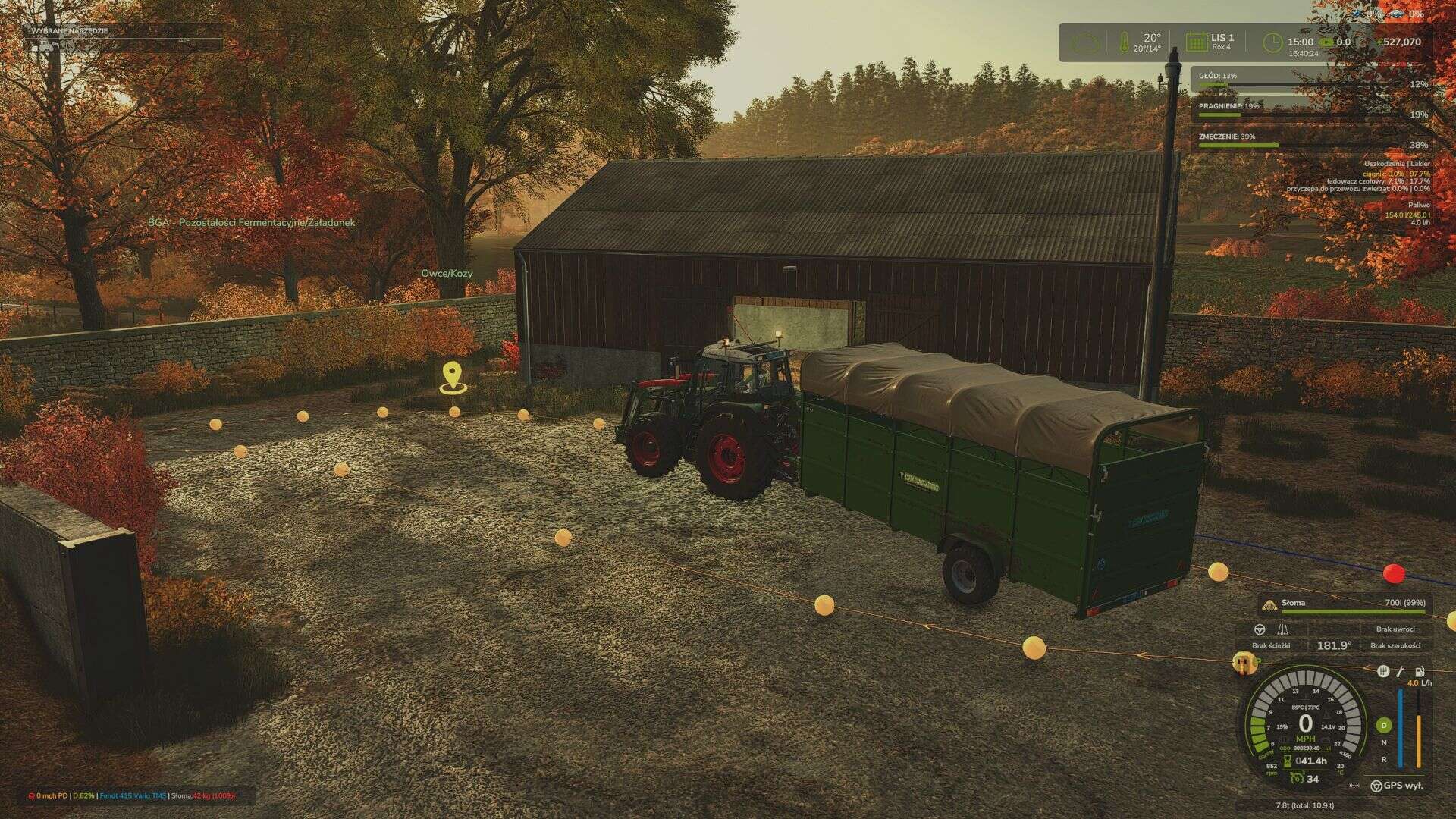
Task: Switch the D gear indicator
Action: [x=1383, y=725]
